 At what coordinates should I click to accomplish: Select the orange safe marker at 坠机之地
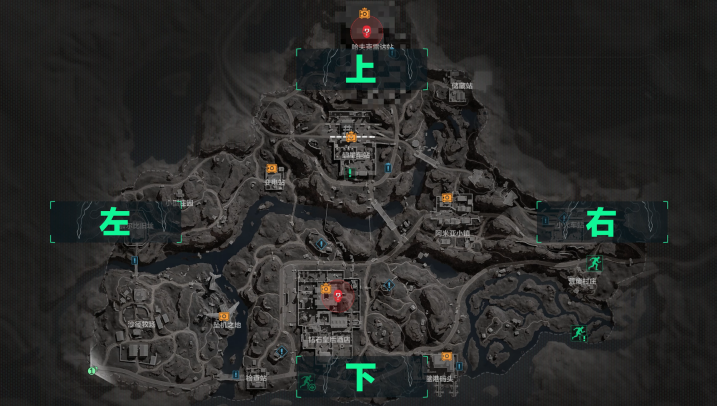[x=224, y=316]
